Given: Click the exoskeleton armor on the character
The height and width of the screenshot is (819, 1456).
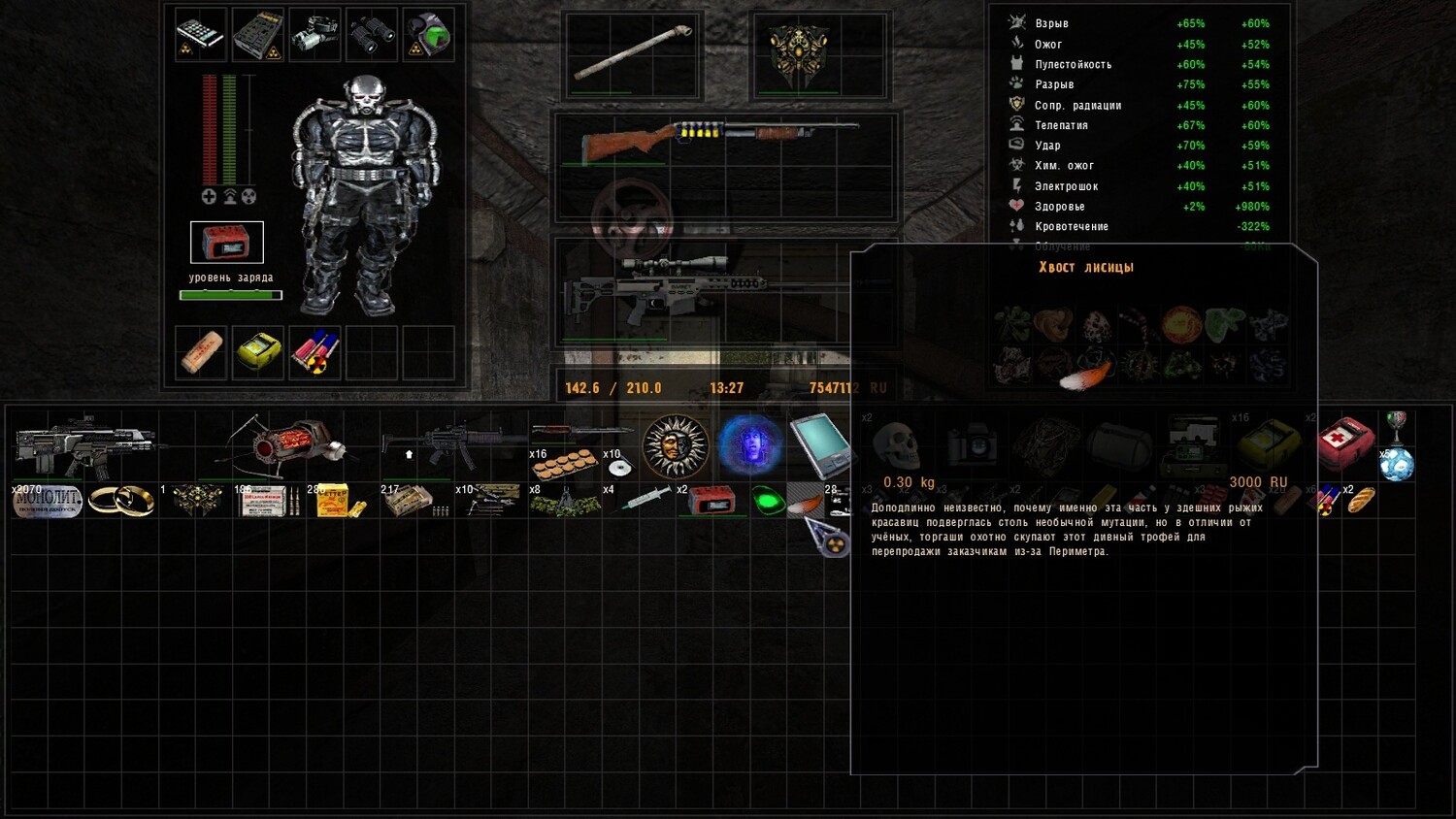Looking at the screenshot, I should click(364, 194).
